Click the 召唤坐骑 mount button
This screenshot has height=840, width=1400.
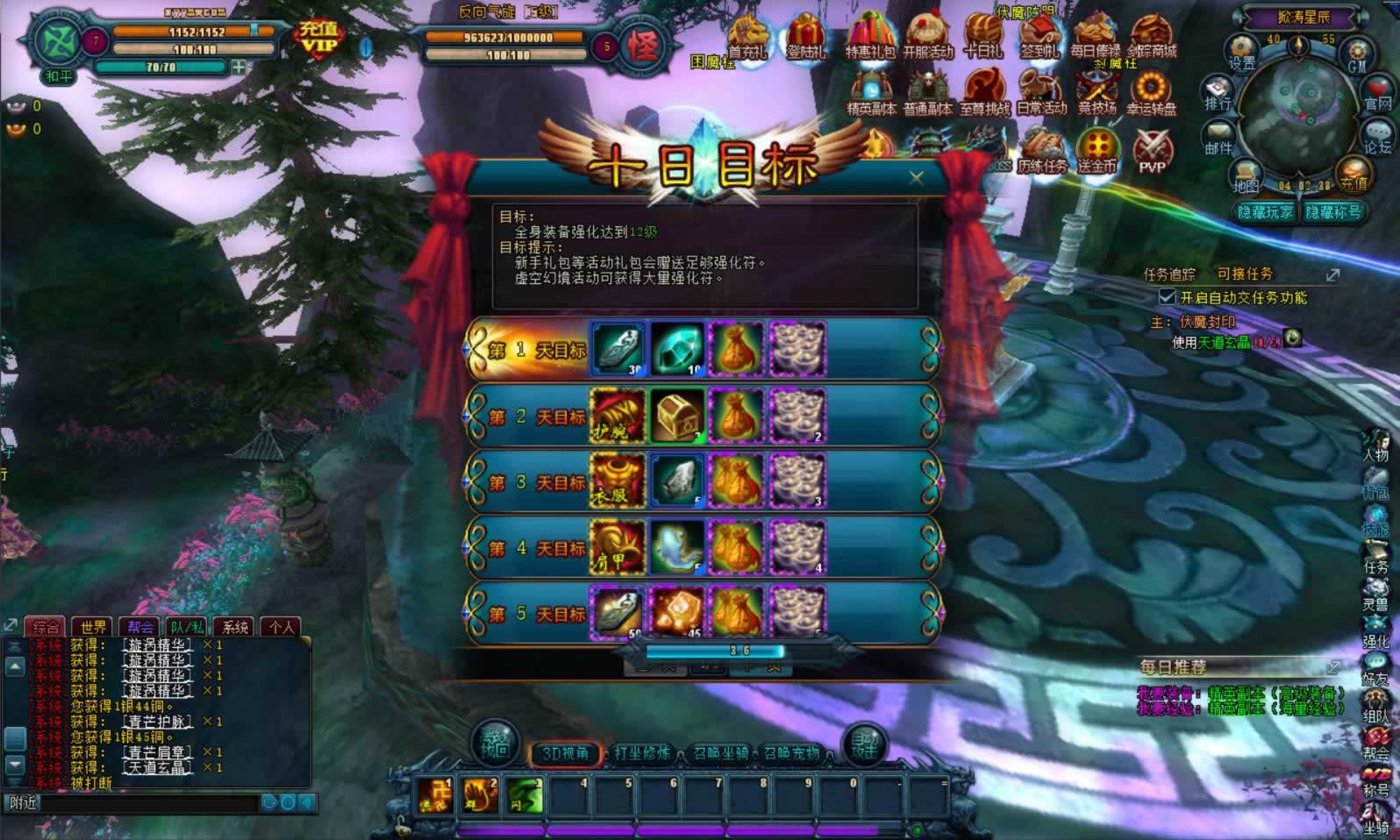pos(719,753)
